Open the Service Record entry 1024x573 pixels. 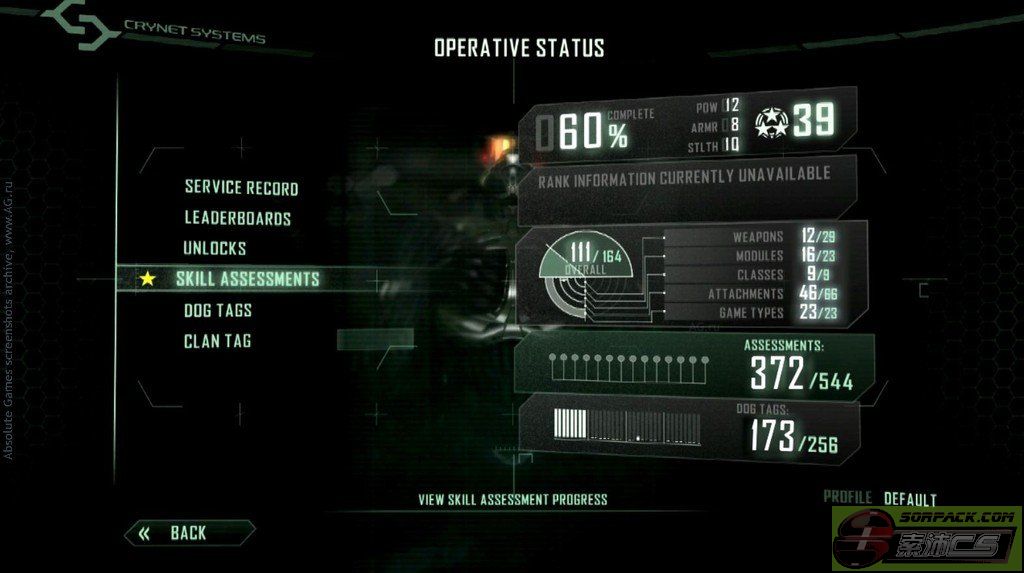[241, 188]
